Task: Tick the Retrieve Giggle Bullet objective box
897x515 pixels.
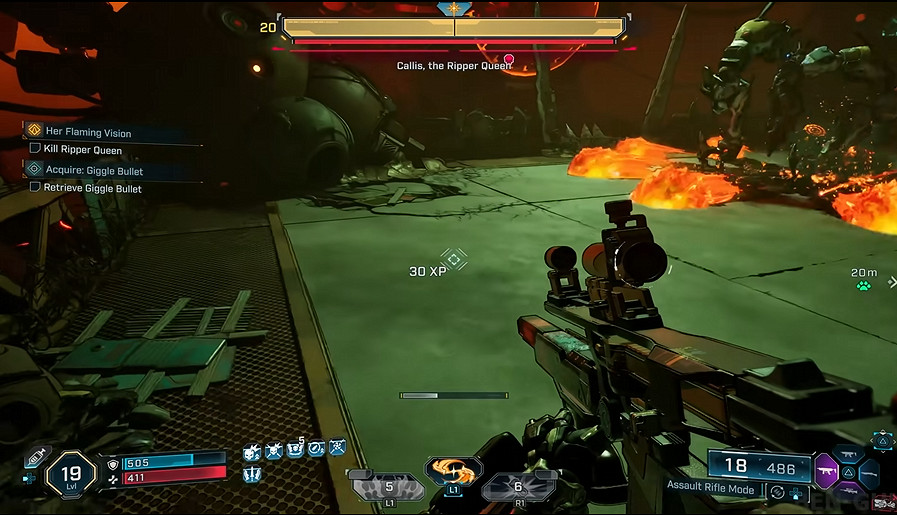Action: [x=36, y=188]
